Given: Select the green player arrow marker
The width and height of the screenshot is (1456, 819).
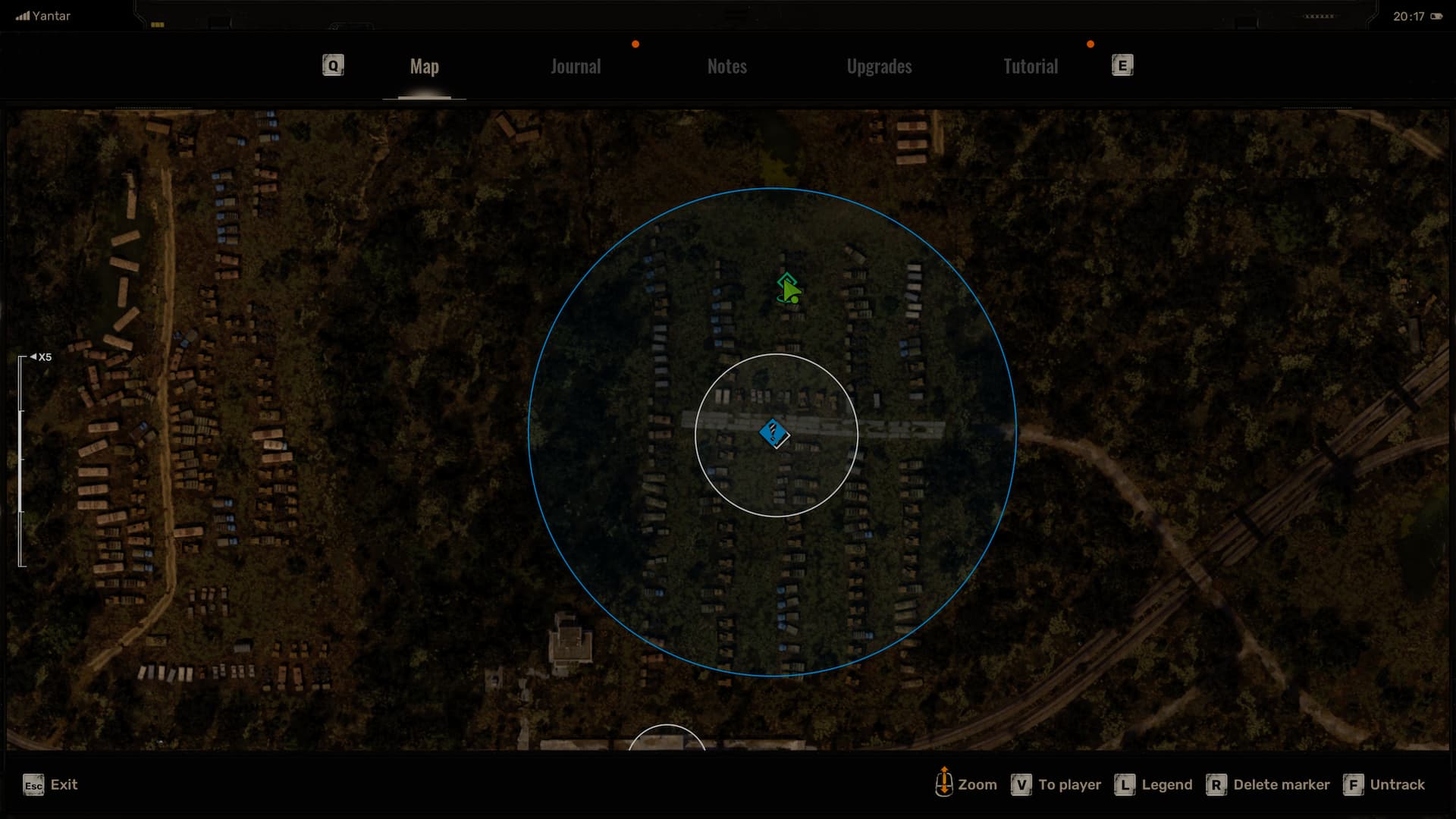Looking at the screenshot, I should click(789, 289).
